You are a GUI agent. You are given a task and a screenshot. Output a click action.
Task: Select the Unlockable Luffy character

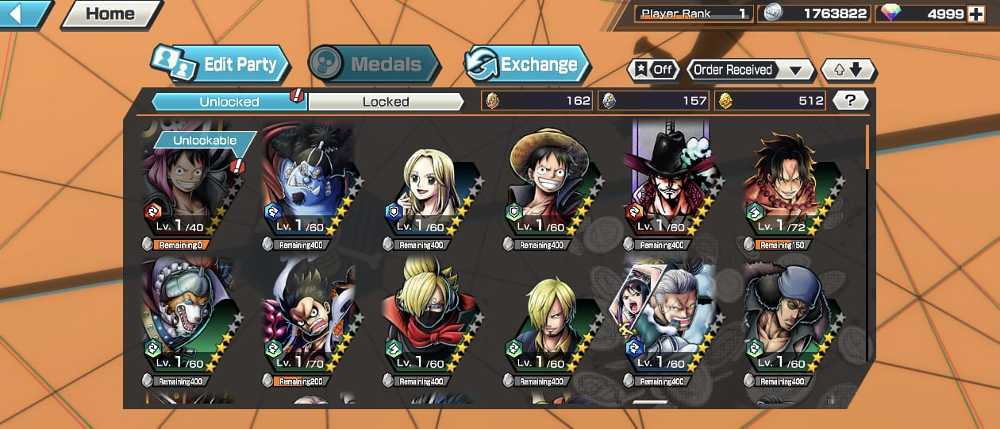pos(192,190)
